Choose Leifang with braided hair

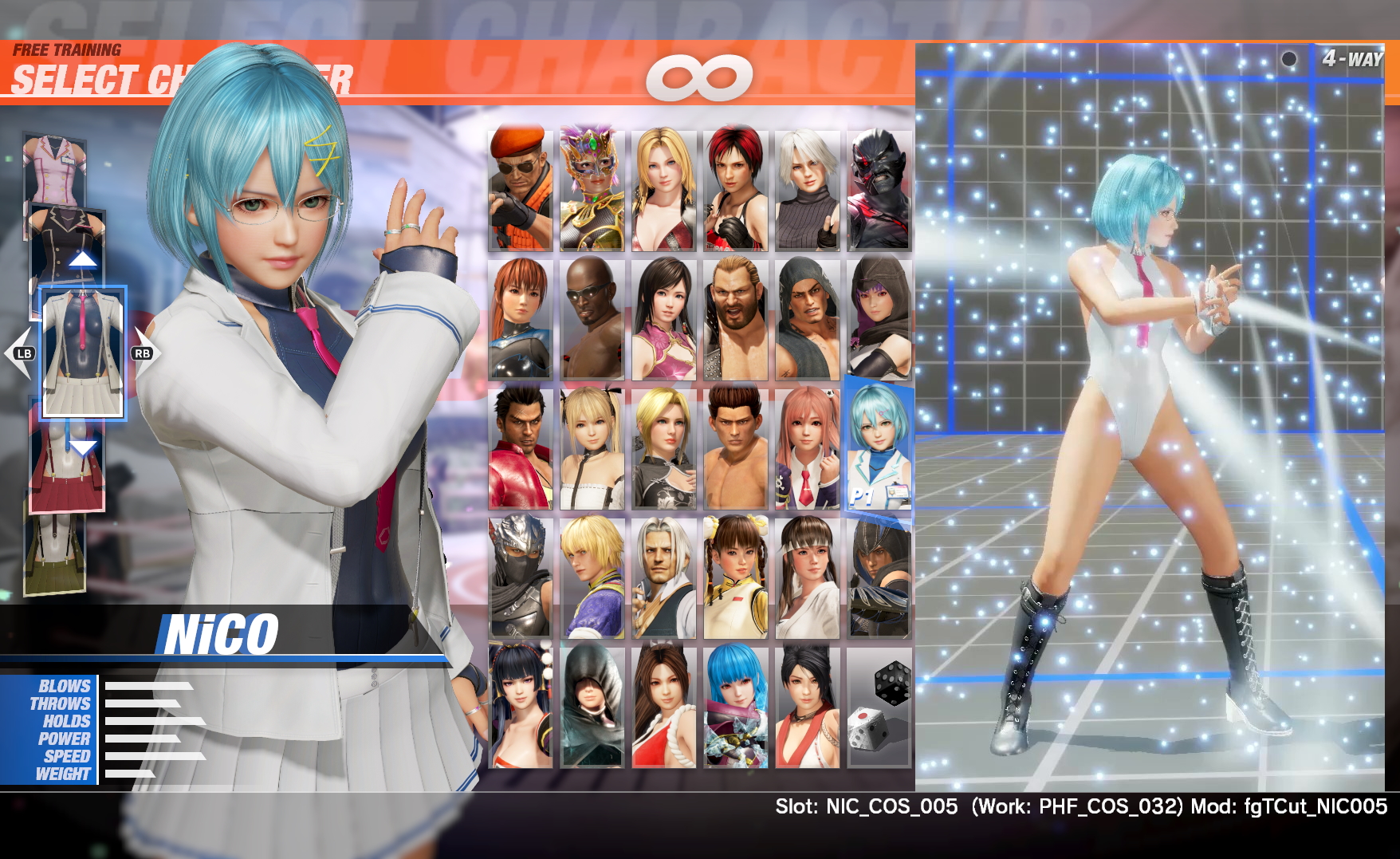[735, 577]
